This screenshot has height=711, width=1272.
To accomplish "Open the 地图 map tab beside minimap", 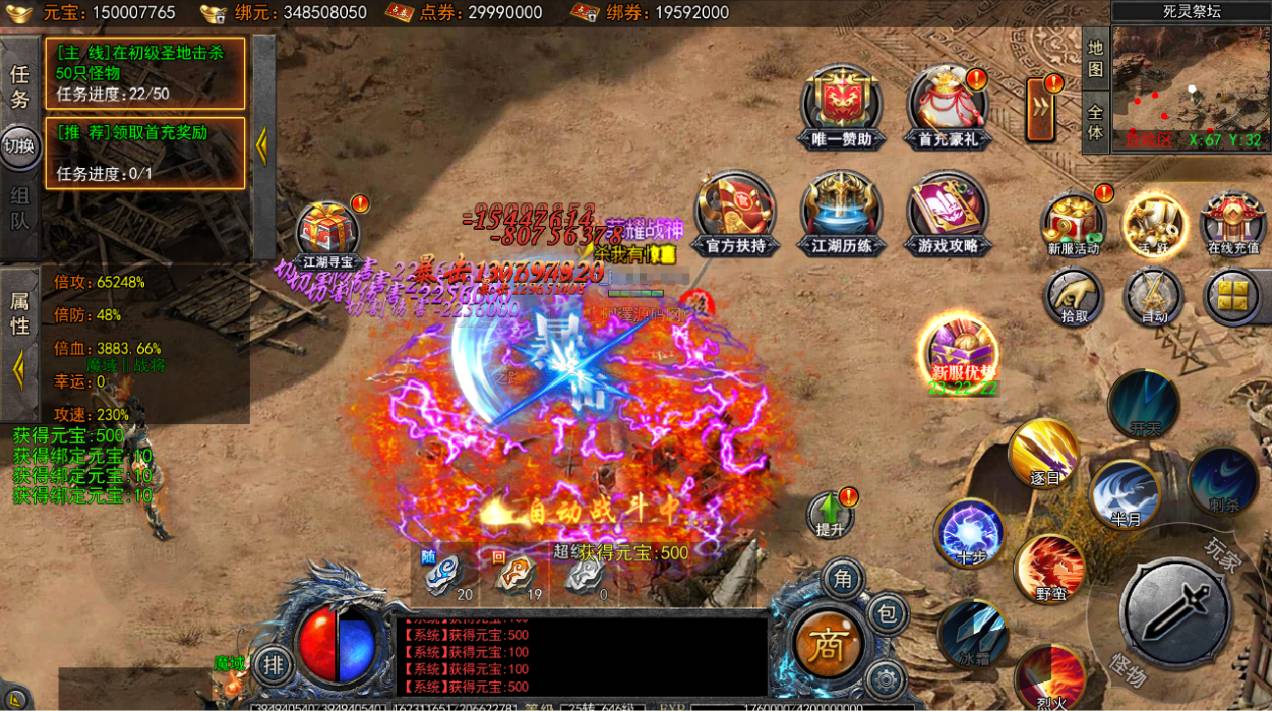I will (x=1095, y=58).
